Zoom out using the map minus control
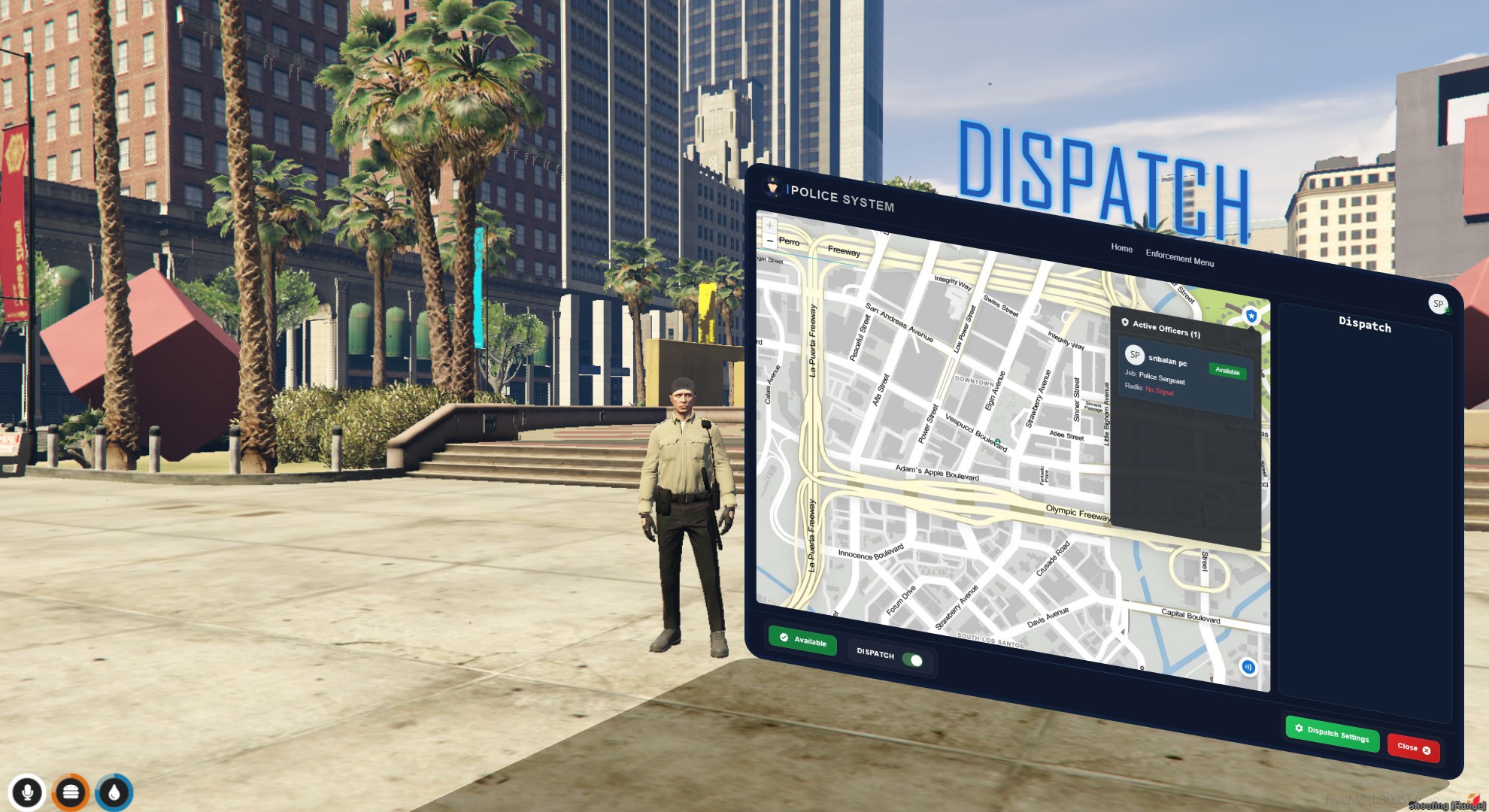 click(769, 241)
